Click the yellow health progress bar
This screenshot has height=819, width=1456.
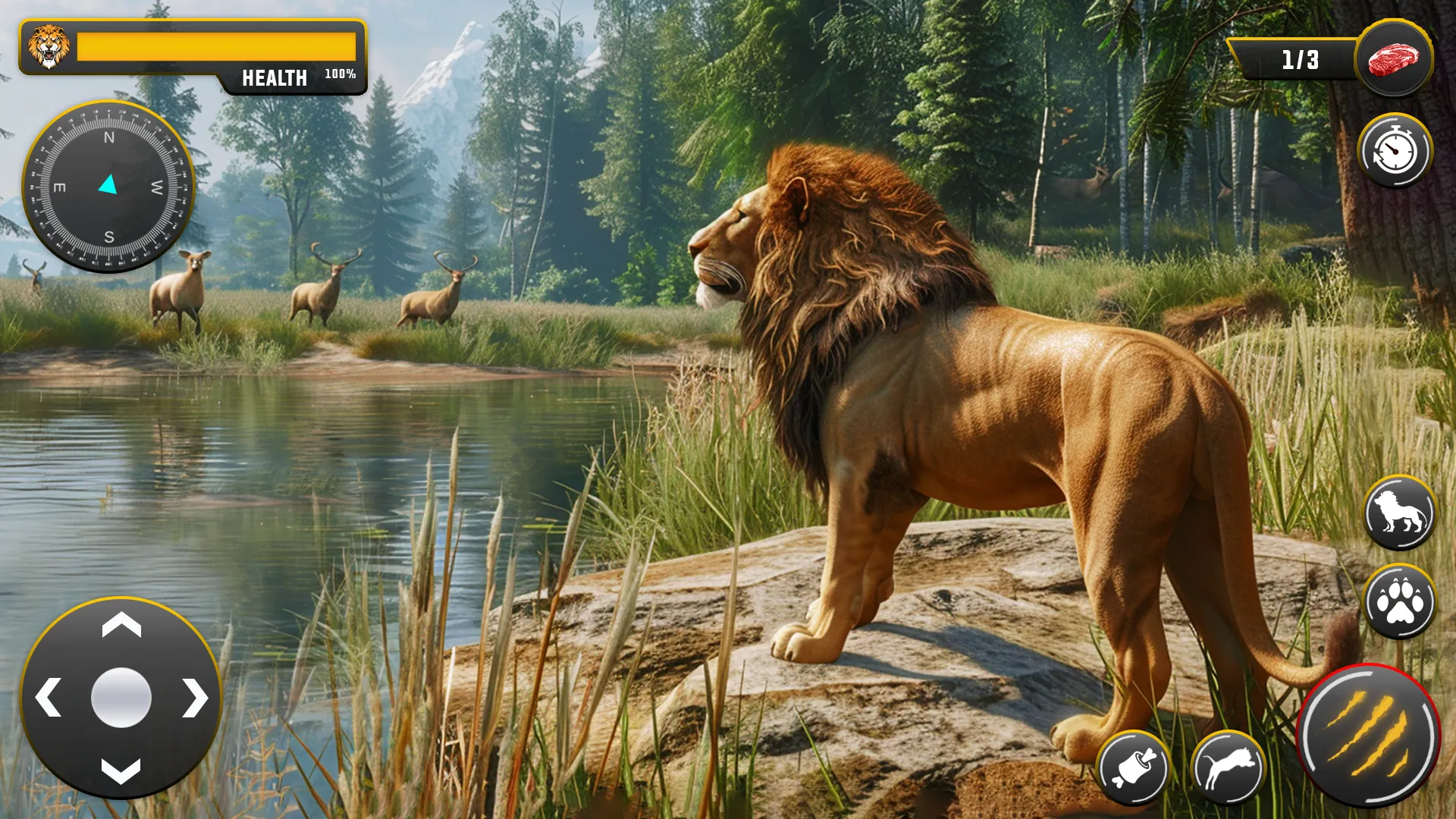point(216,45)
